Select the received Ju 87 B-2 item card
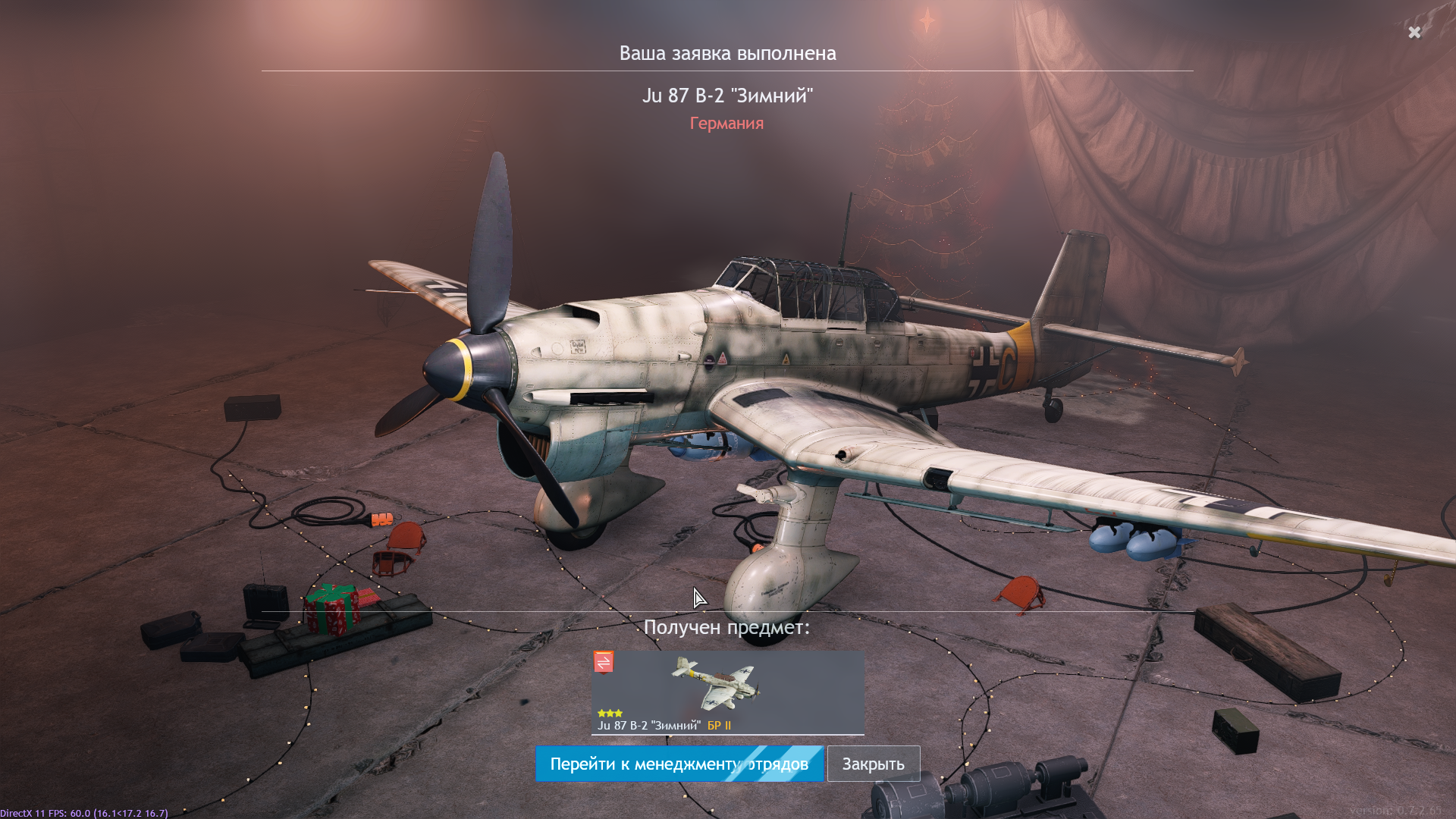This screenshot has height=819, width=1456. pyautogui.click(x=727, y=692)
